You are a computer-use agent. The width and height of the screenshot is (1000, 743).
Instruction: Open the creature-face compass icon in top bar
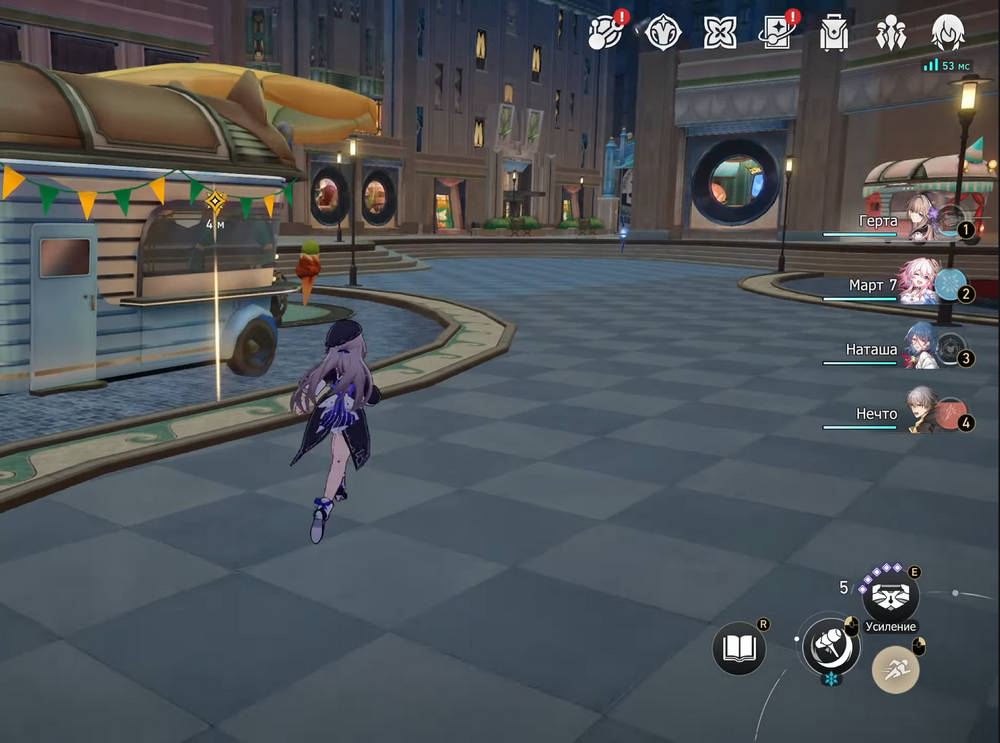[663, 33]
